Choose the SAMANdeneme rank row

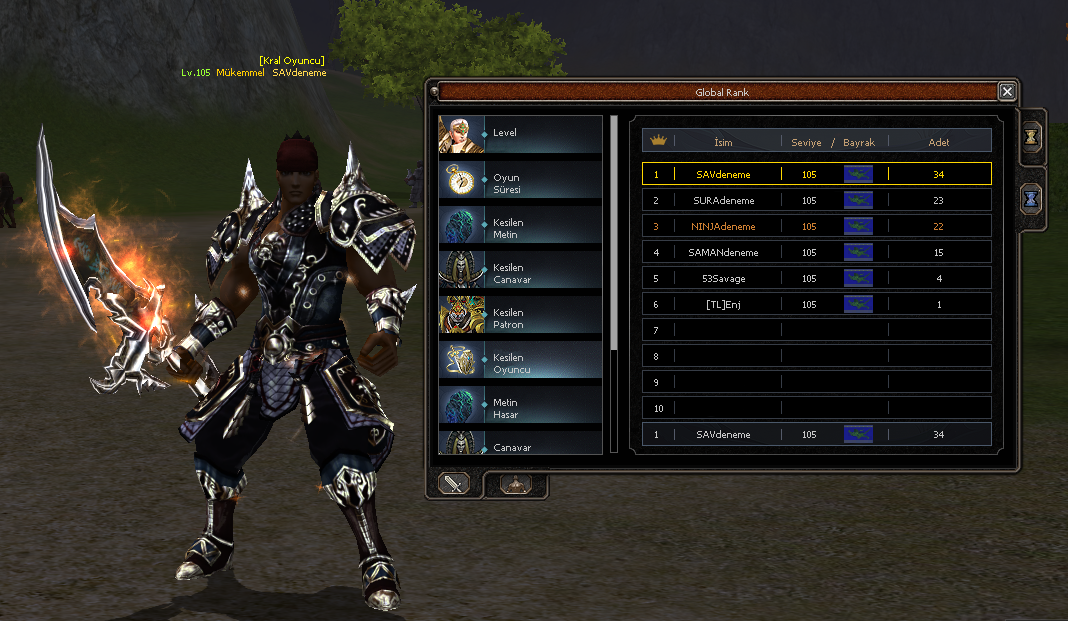click(816, 252)
